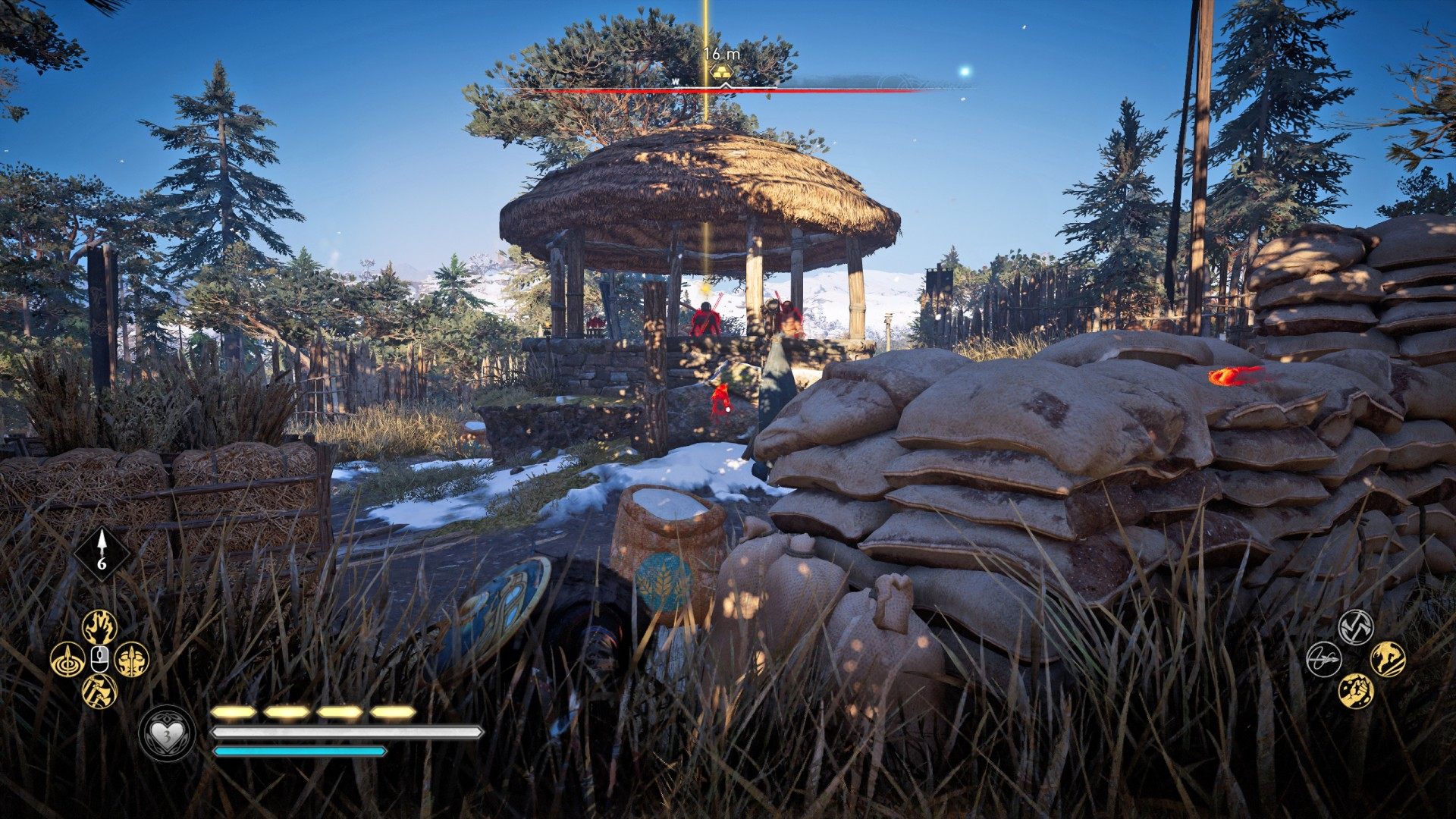Trigger the throwing axes ranged ability
The image size is (1456, 819).
99,691
